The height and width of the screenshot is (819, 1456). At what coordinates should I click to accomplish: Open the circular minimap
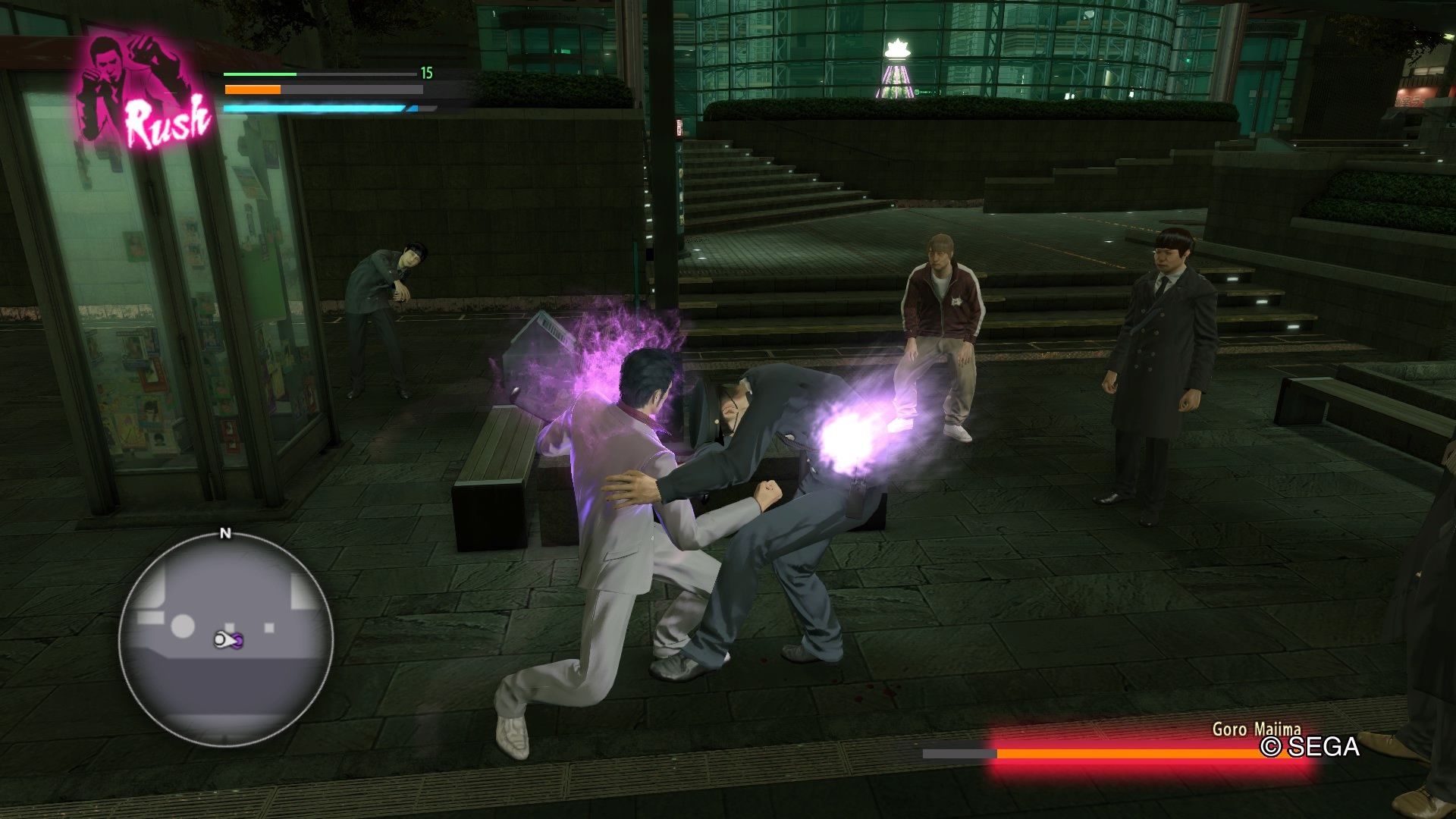(225, 639)
